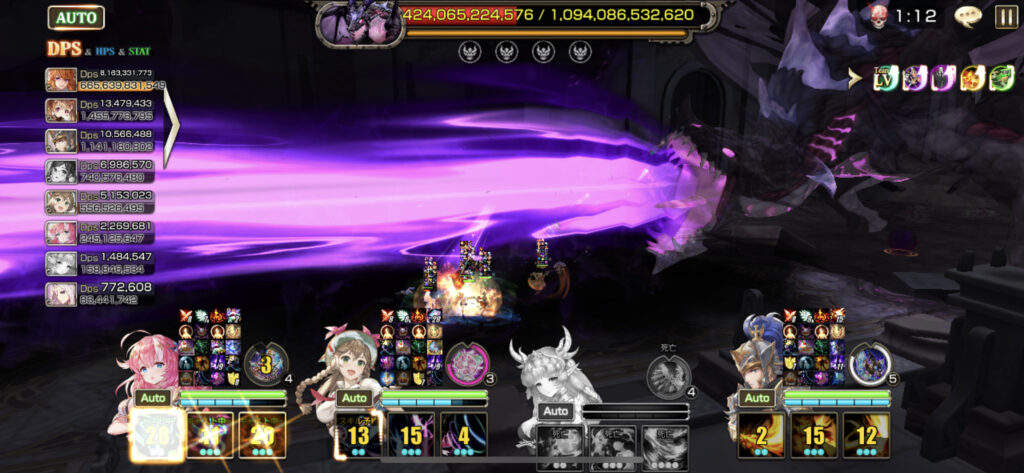The image size is (1024, 473).
Task: Toggle Auto for the blue-haired helmeted knight
Action: pyautogui.click(x=756, y=398)
